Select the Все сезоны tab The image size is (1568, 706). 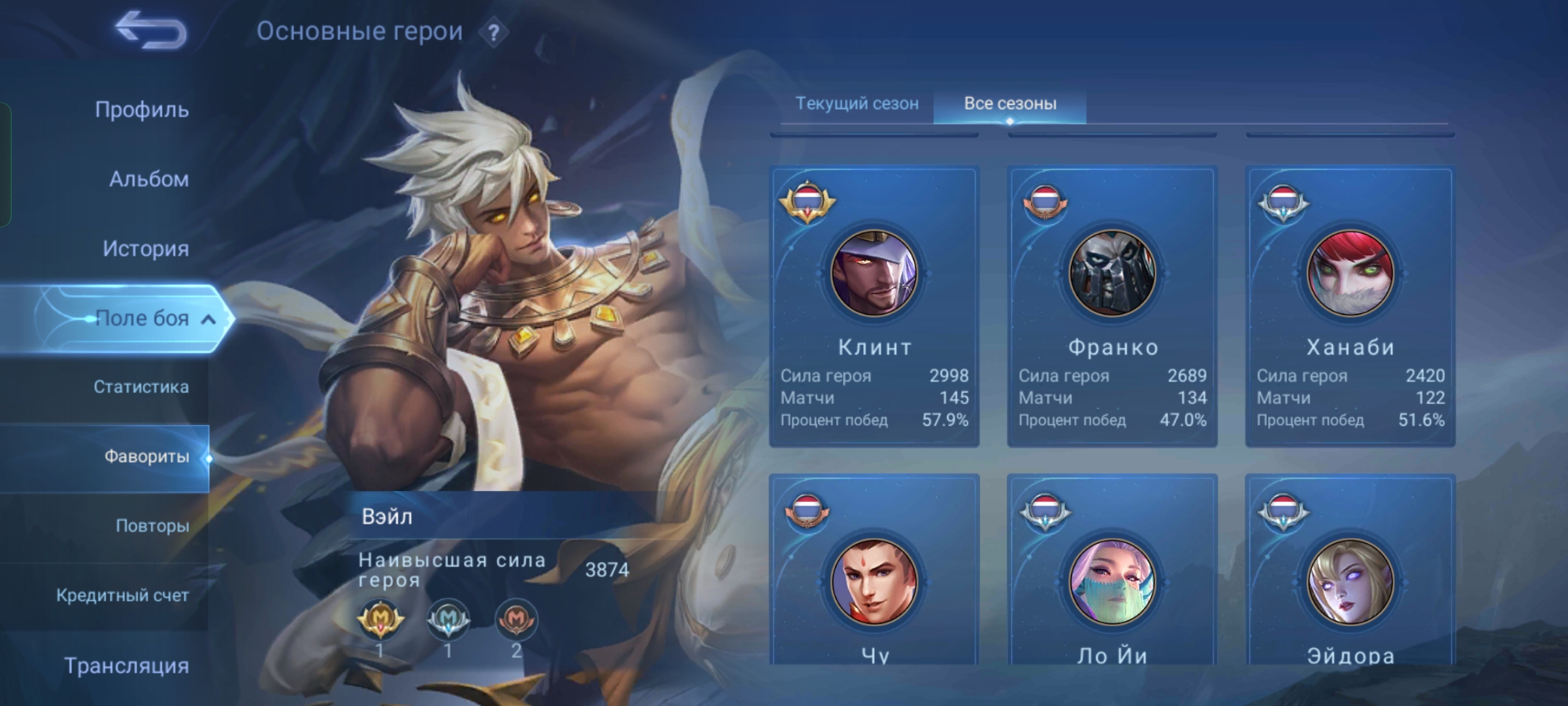[1010, 103]
